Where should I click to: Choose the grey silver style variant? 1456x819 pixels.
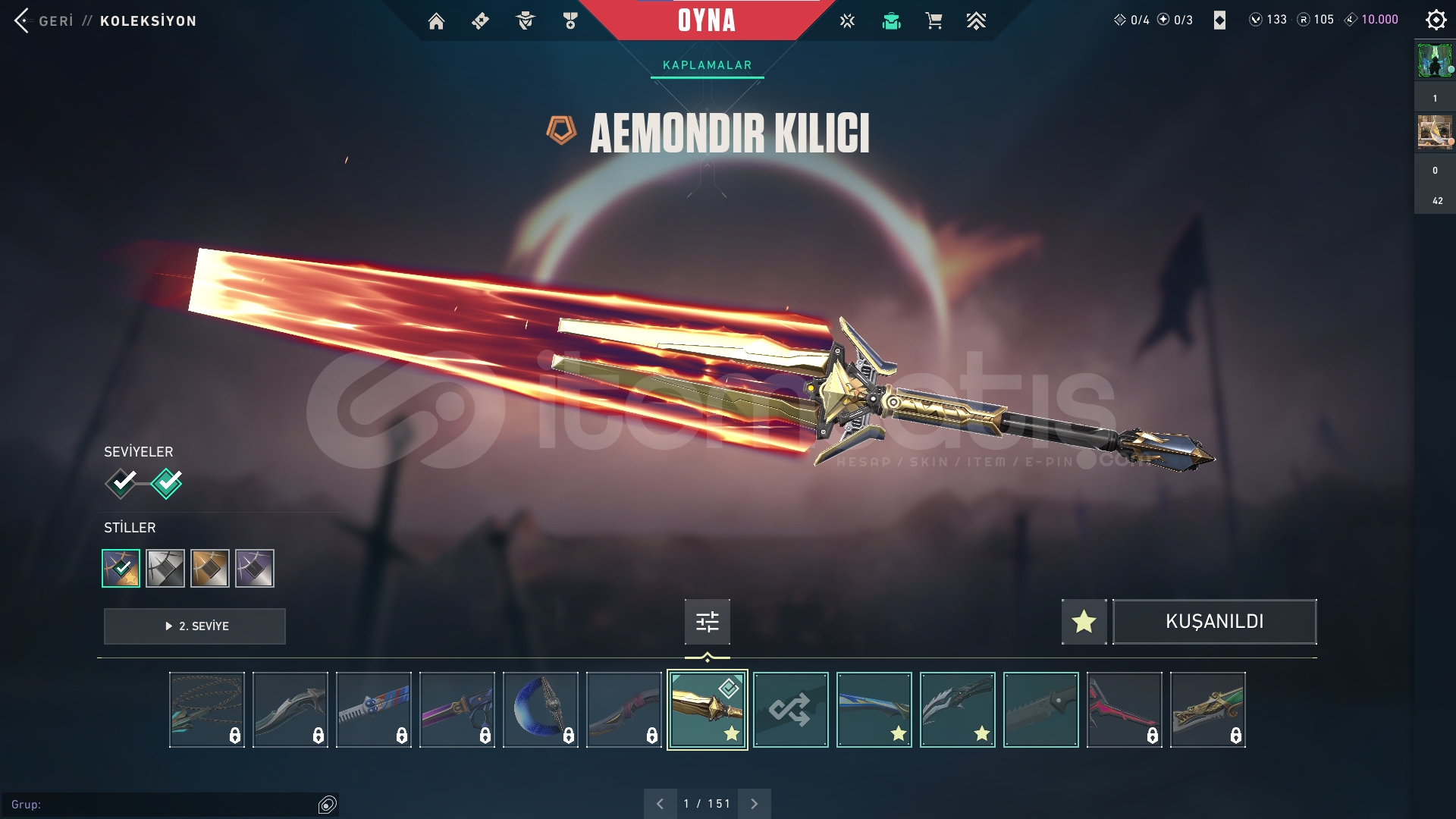tap(165, 568)
